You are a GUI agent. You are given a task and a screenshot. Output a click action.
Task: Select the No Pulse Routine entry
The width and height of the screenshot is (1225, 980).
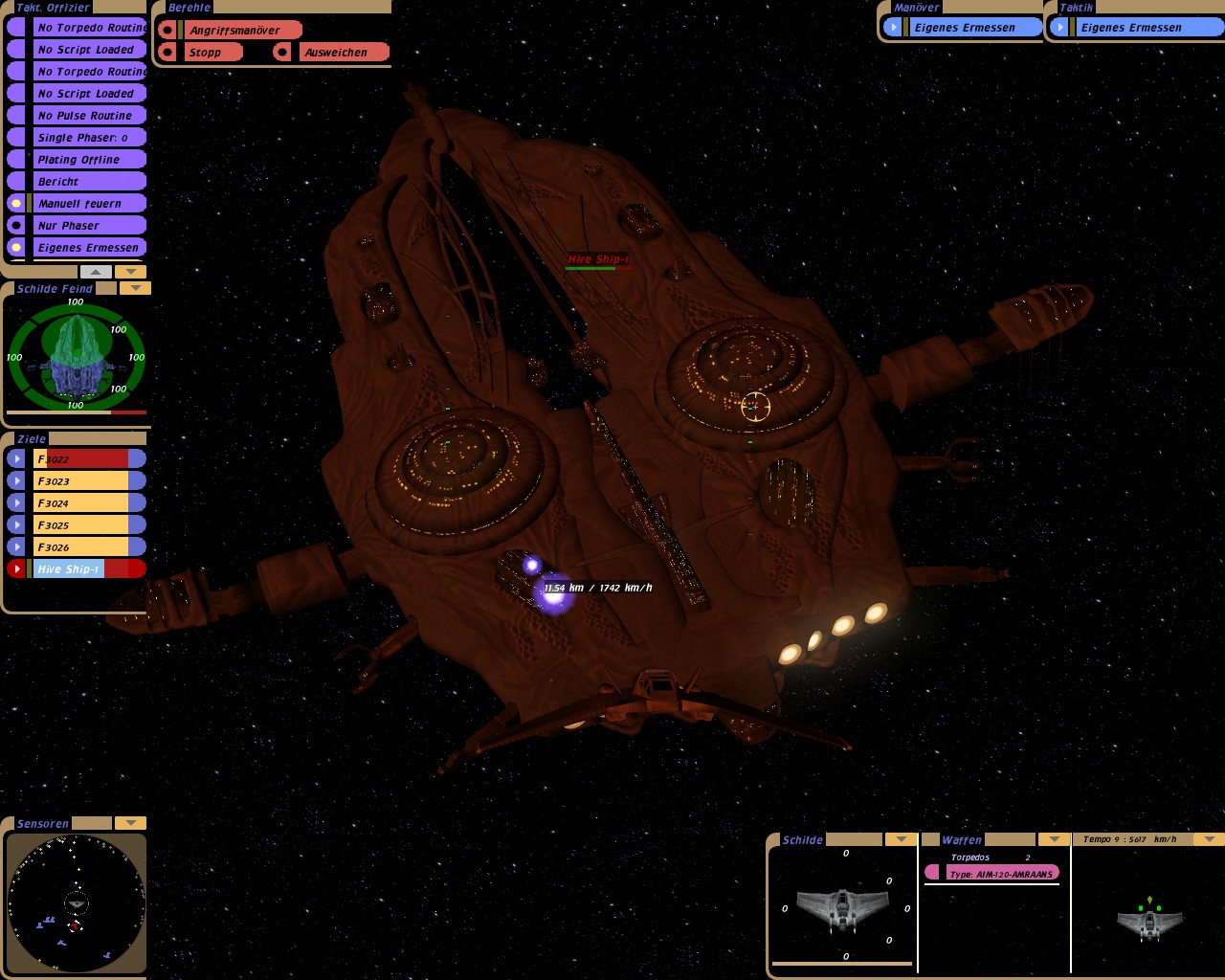(x=88, y=116)
